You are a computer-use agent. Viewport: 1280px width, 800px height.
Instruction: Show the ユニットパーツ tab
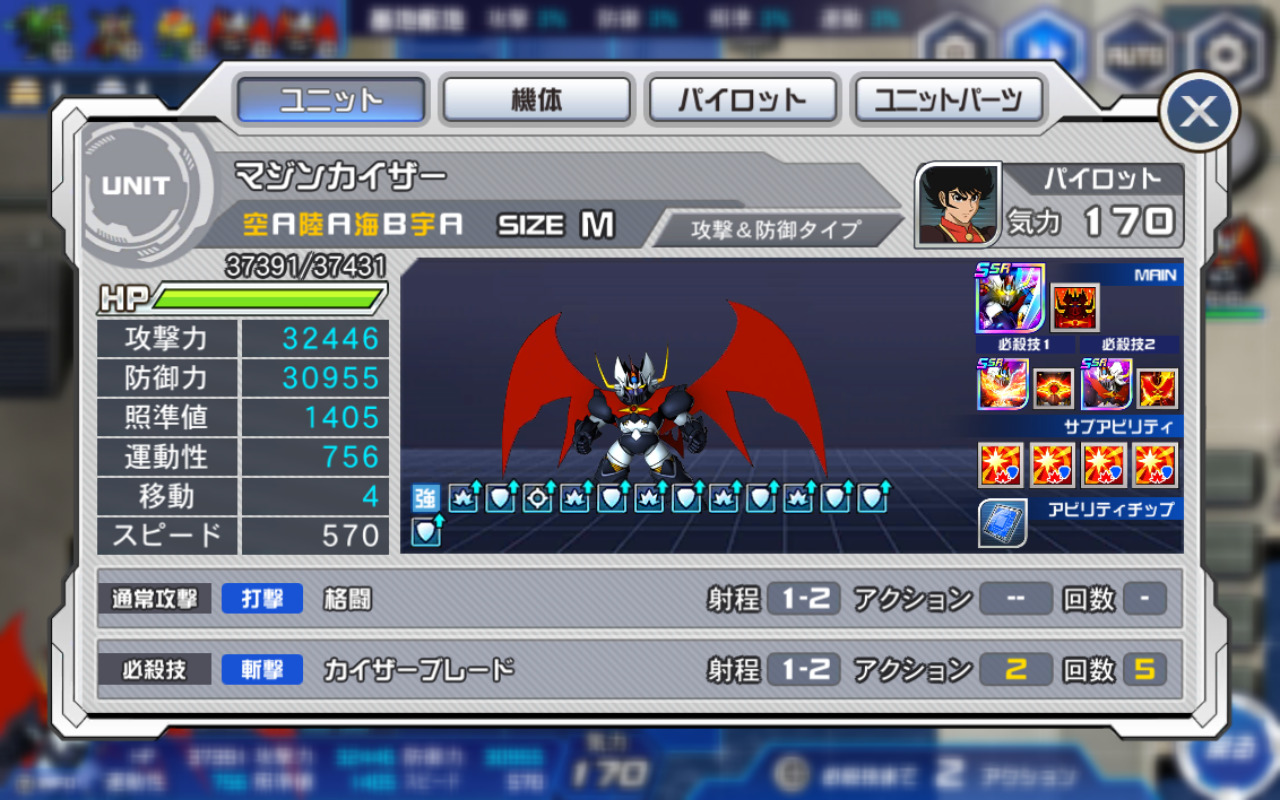tap(948, 100)
